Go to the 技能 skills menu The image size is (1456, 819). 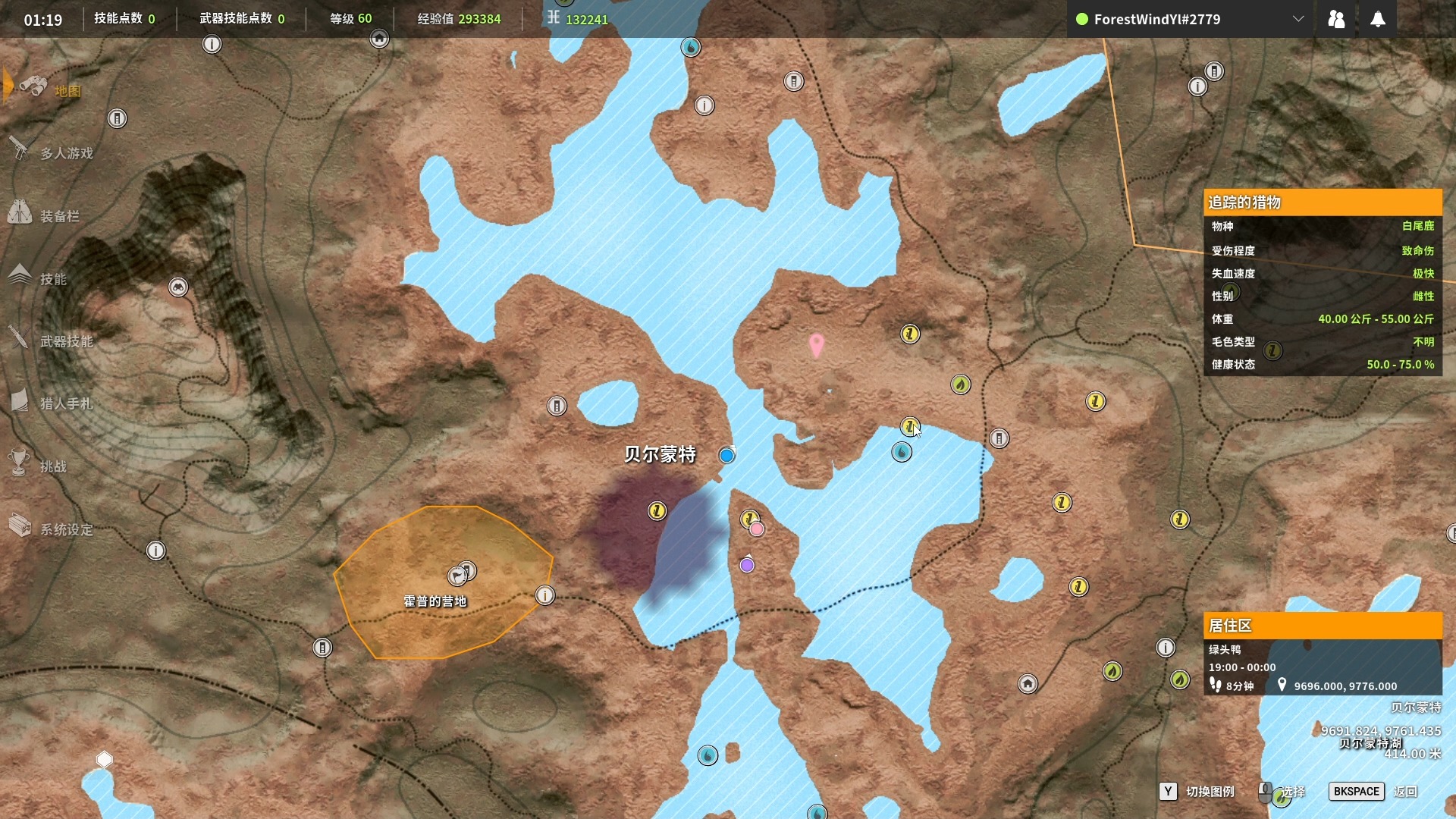(x=53, y=279)
